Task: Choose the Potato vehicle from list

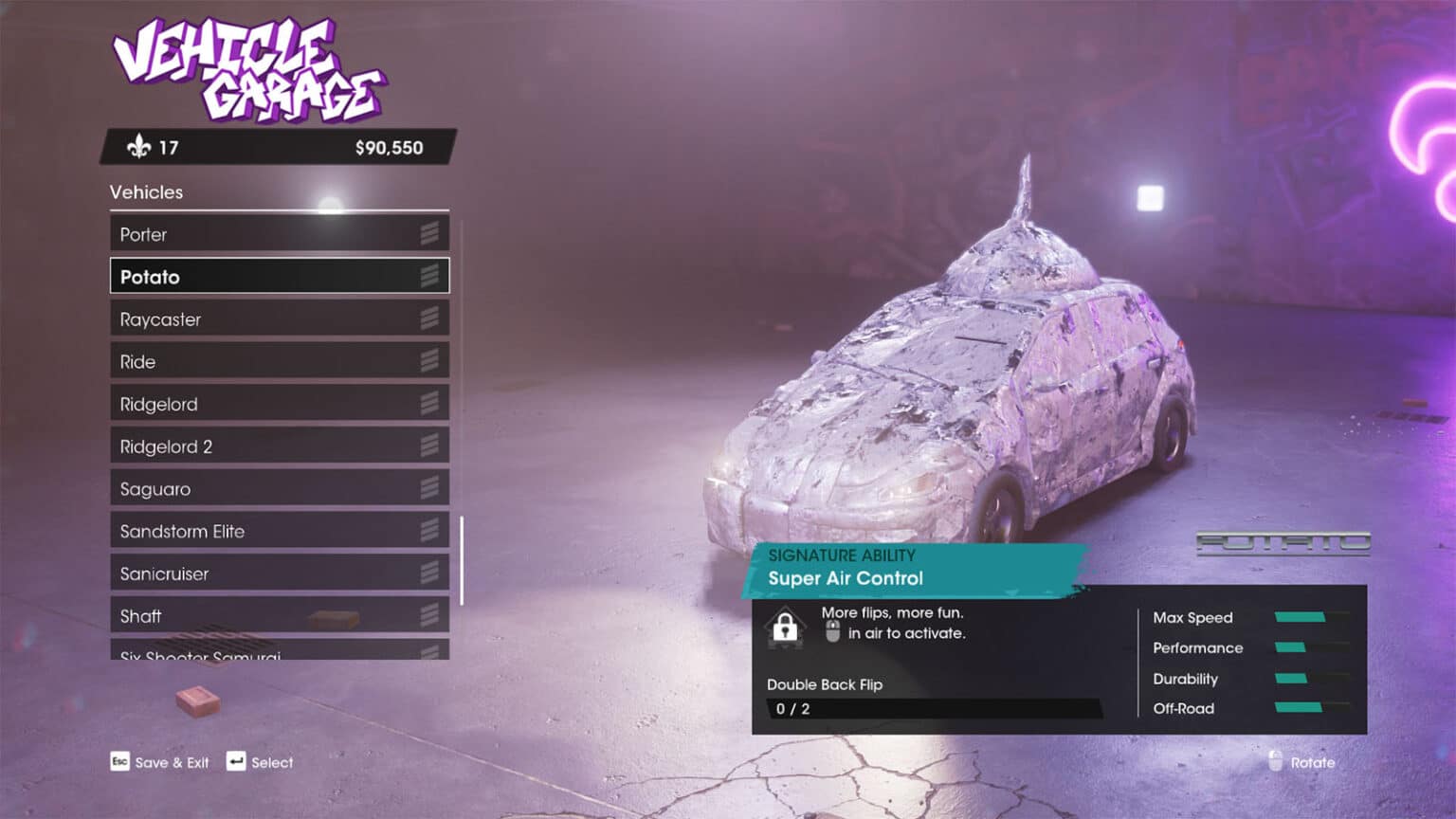Action: tap(279, 277)
